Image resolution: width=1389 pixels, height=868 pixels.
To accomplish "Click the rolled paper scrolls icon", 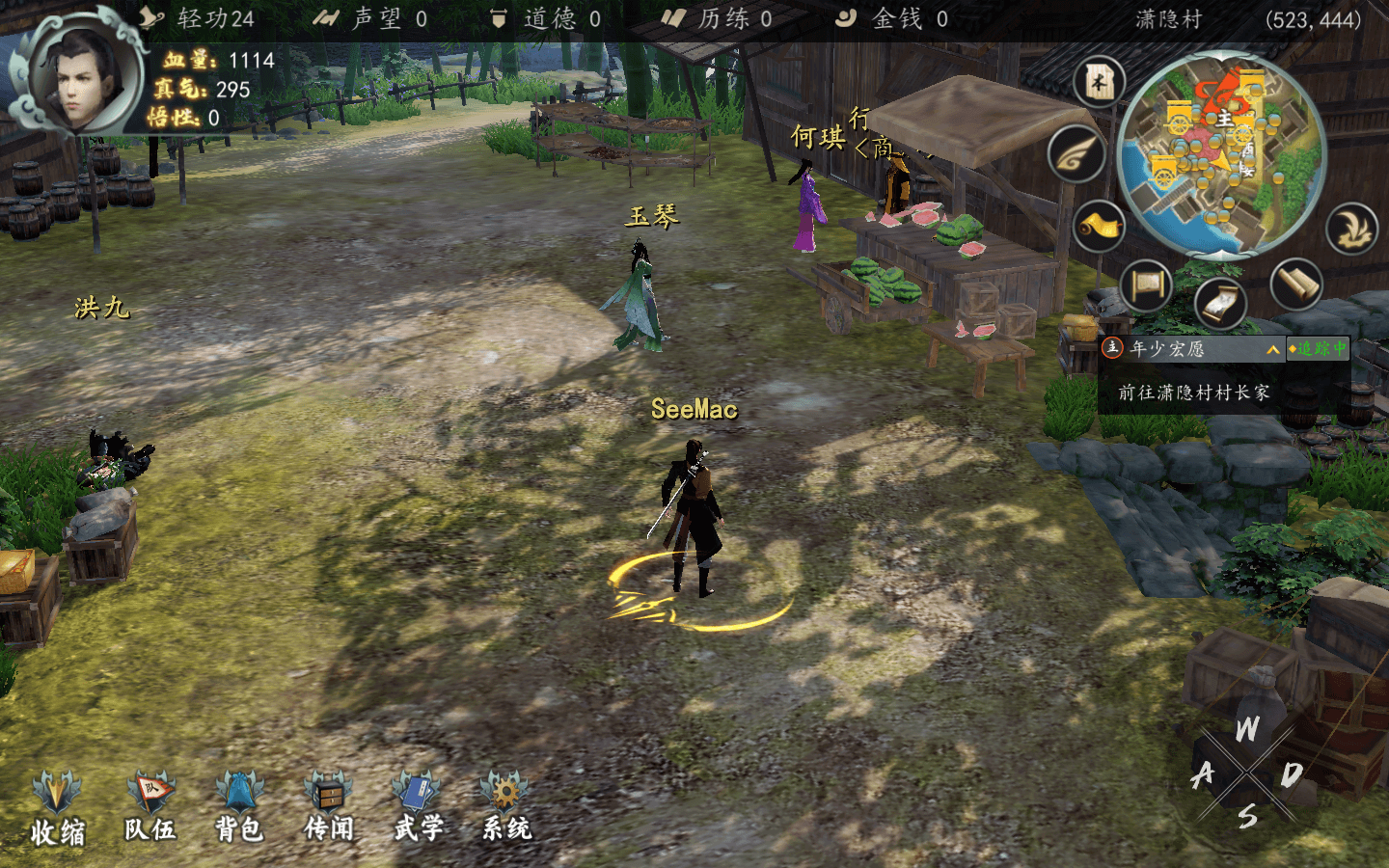I will coord(1295,285).
